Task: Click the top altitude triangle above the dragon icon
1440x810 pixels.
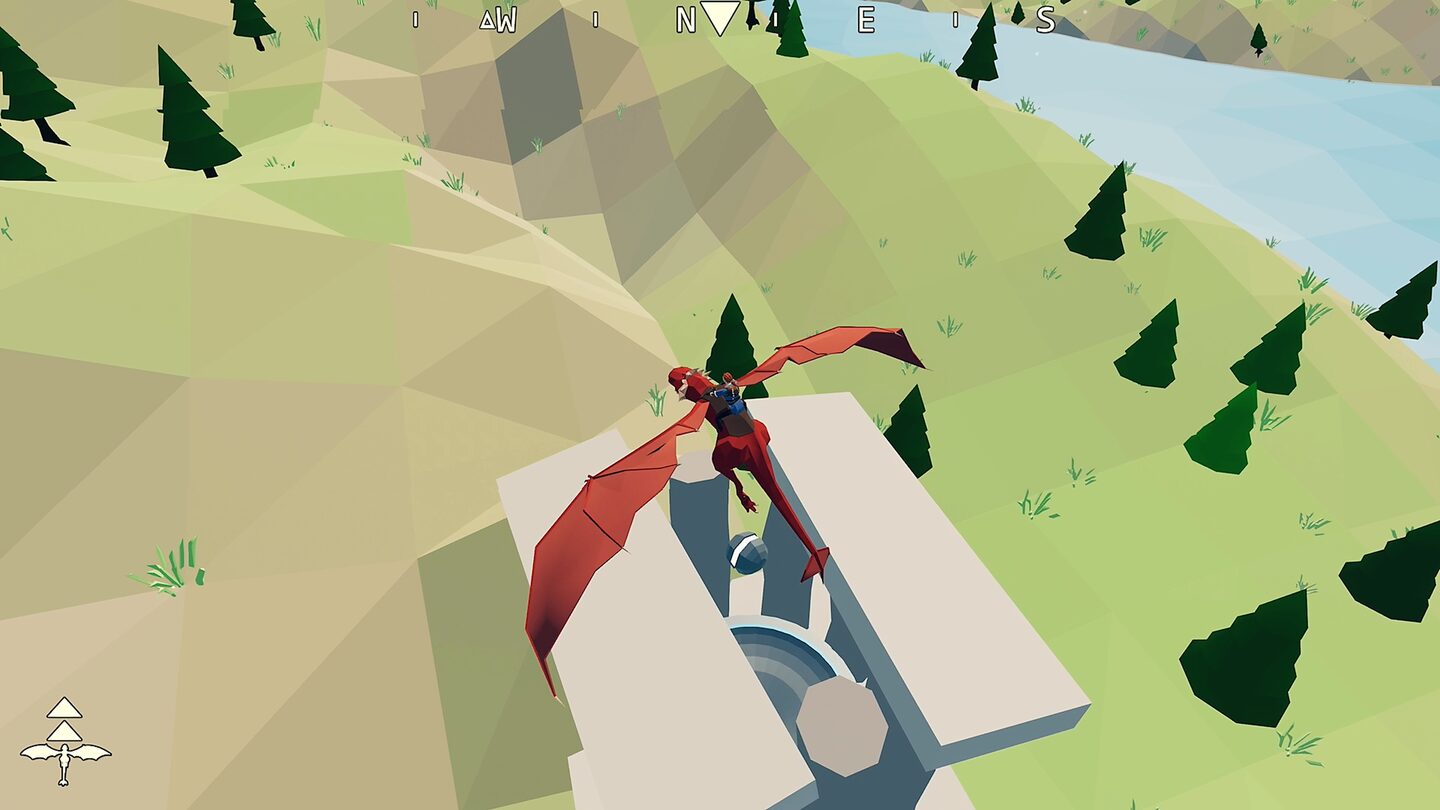Action: pyautogui.click(x=63, y=706)
